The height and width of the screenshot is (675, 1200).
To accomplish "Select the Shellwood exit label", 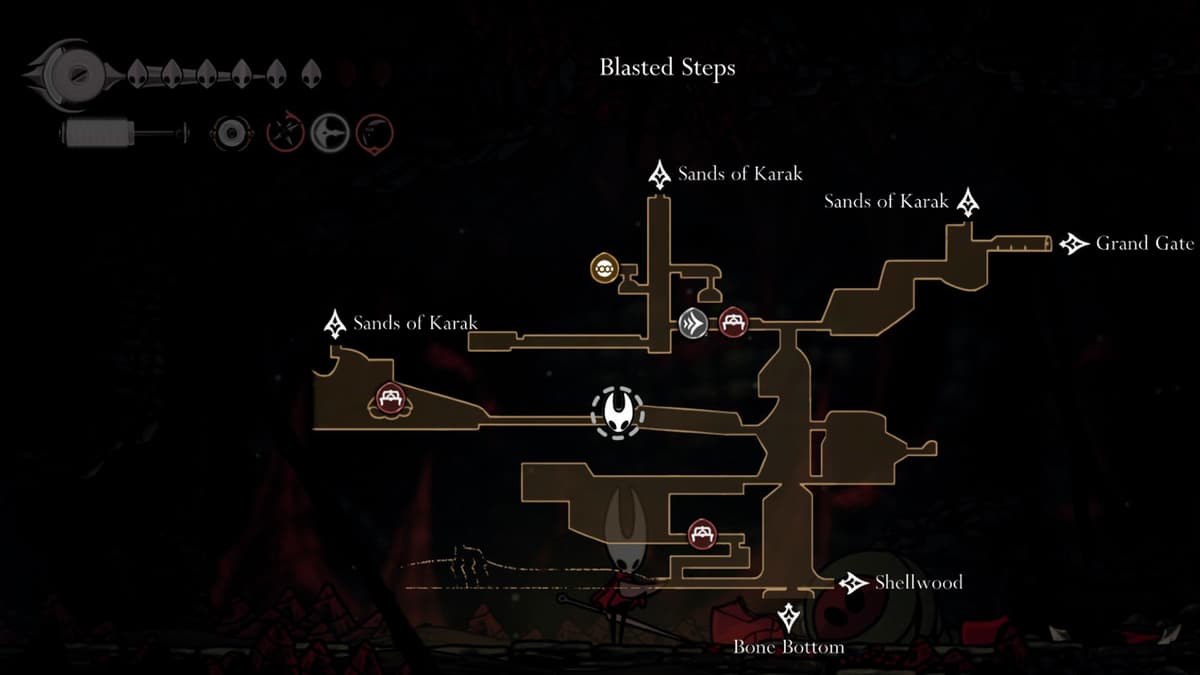I will [x=918, y=583].
